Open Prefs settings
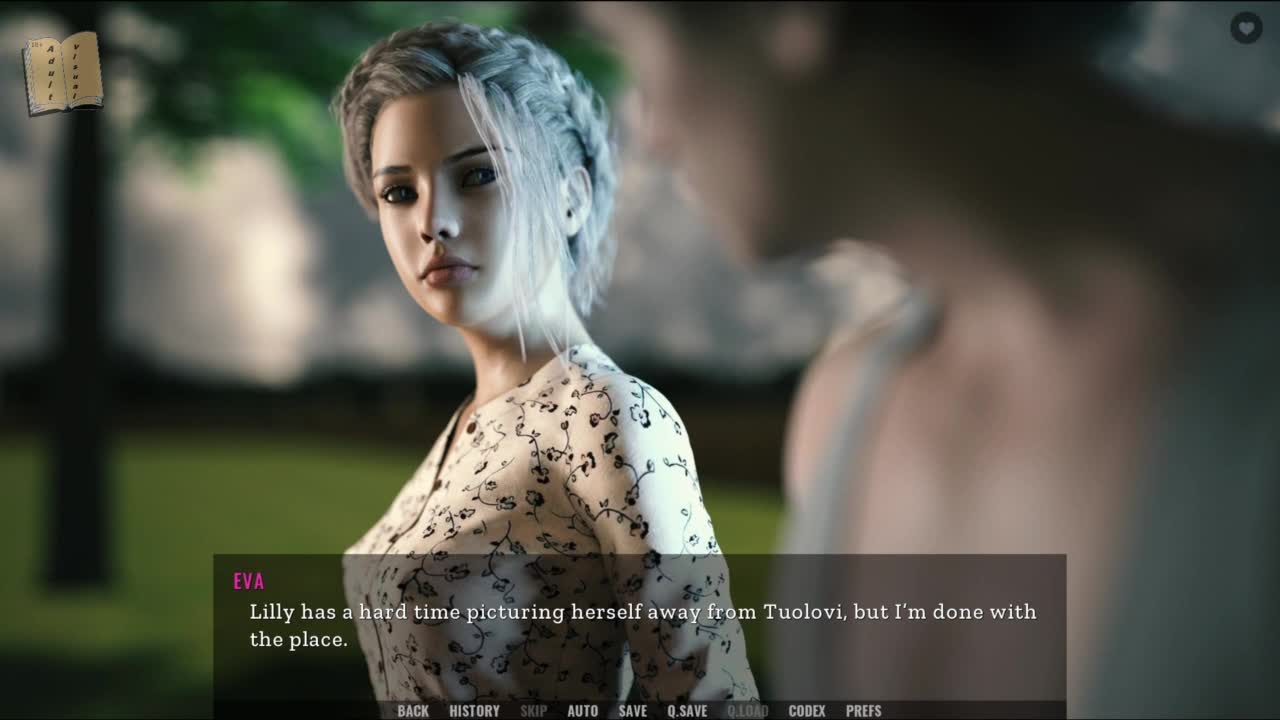Screen dimensions: 1280x720 point(864,711)
